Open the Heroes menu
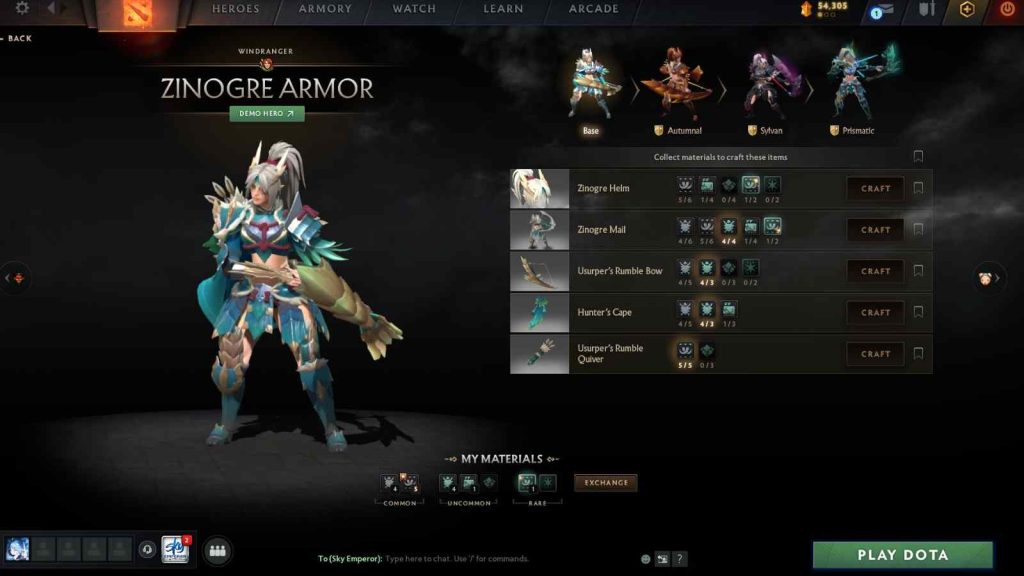Viewport: 1024px width, 576px height. click(235, 9)
